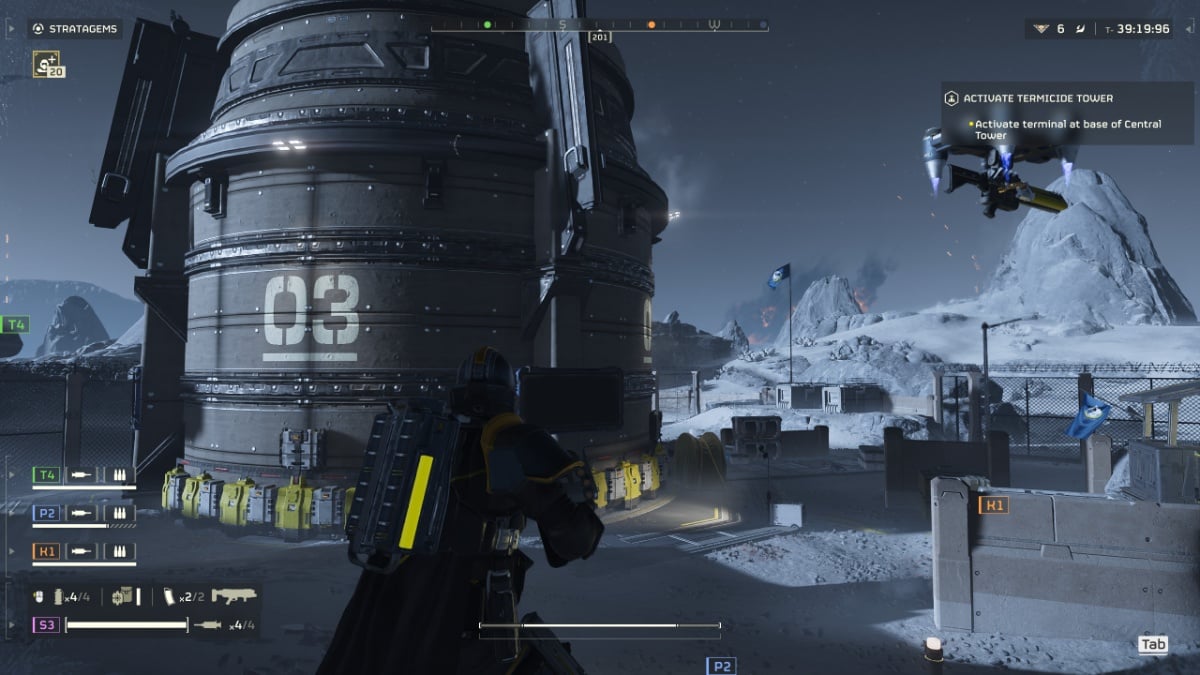
Task: Click the backpack icon in the loadout panel
Action: tap(123, 596)
